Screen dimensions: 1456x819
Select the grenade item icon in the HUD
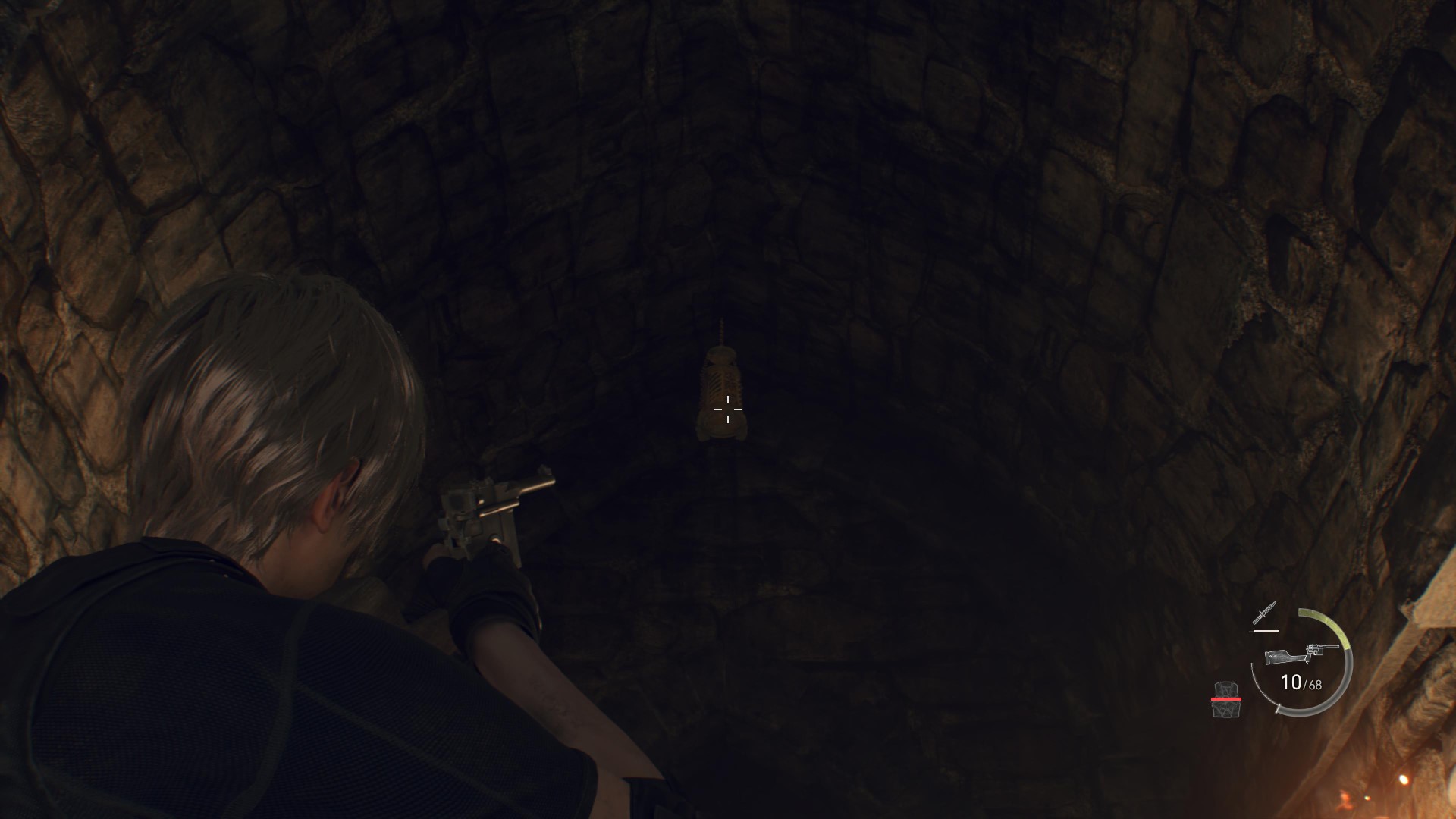click(1225, 689)
